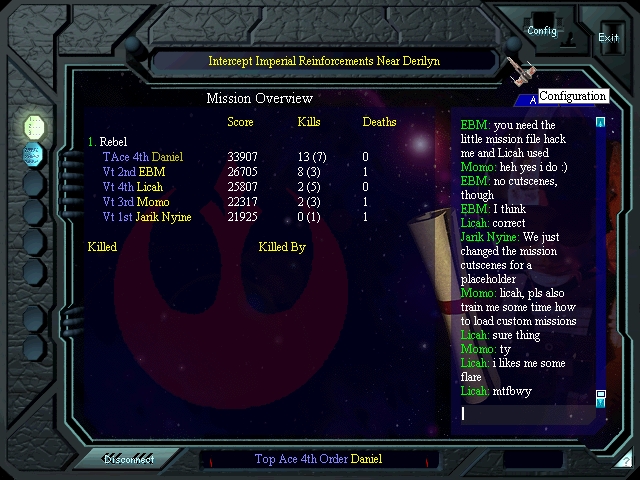Screen dimensions: 640x480
Task: Click the chat scrollbar's up arrow
Action: (x=600, y=123)
